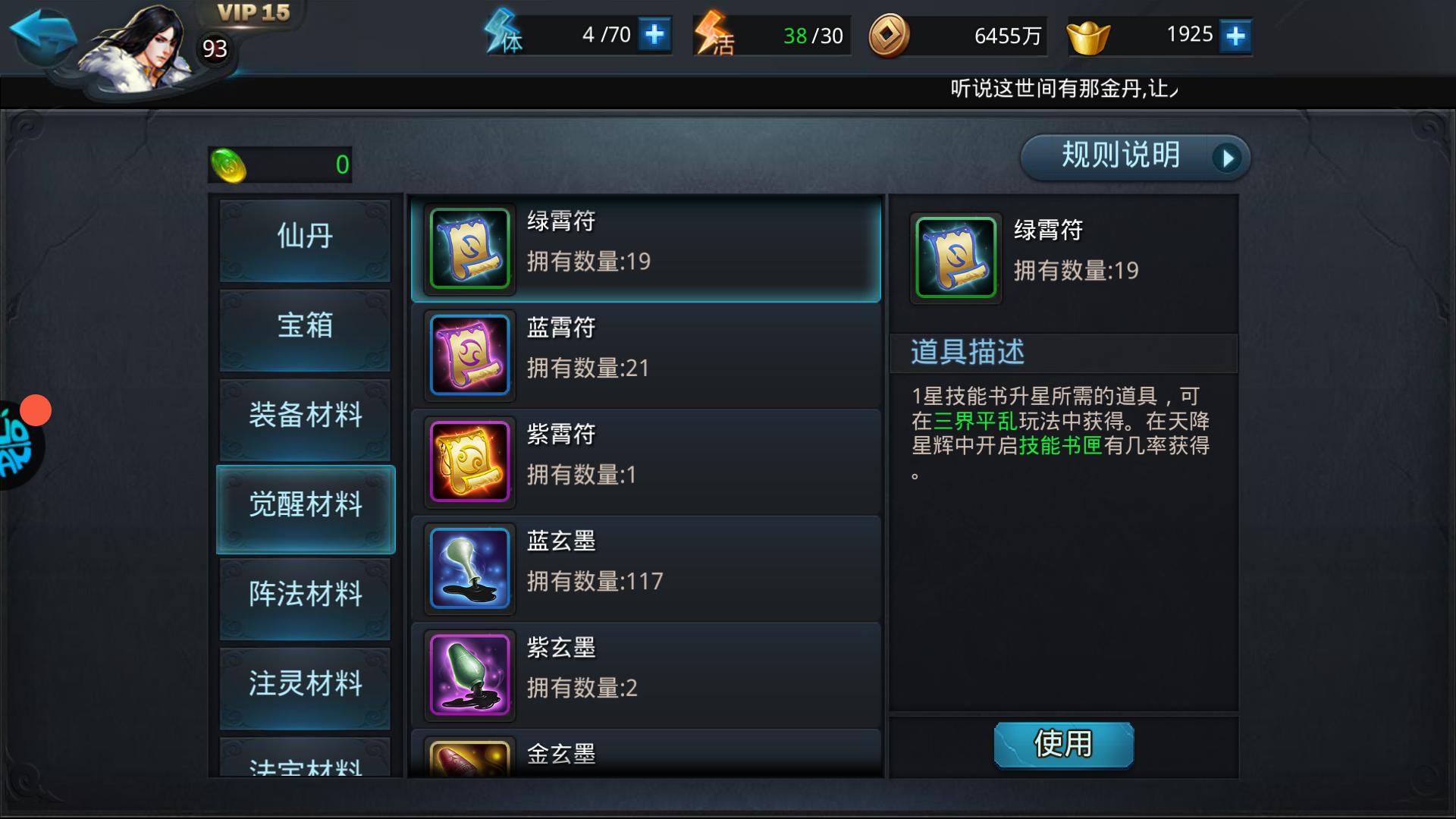The width and height of the screenshot is (1456, 819).
Task: Click the 使用 button to use the item
Action: [x=1063, y=745]
